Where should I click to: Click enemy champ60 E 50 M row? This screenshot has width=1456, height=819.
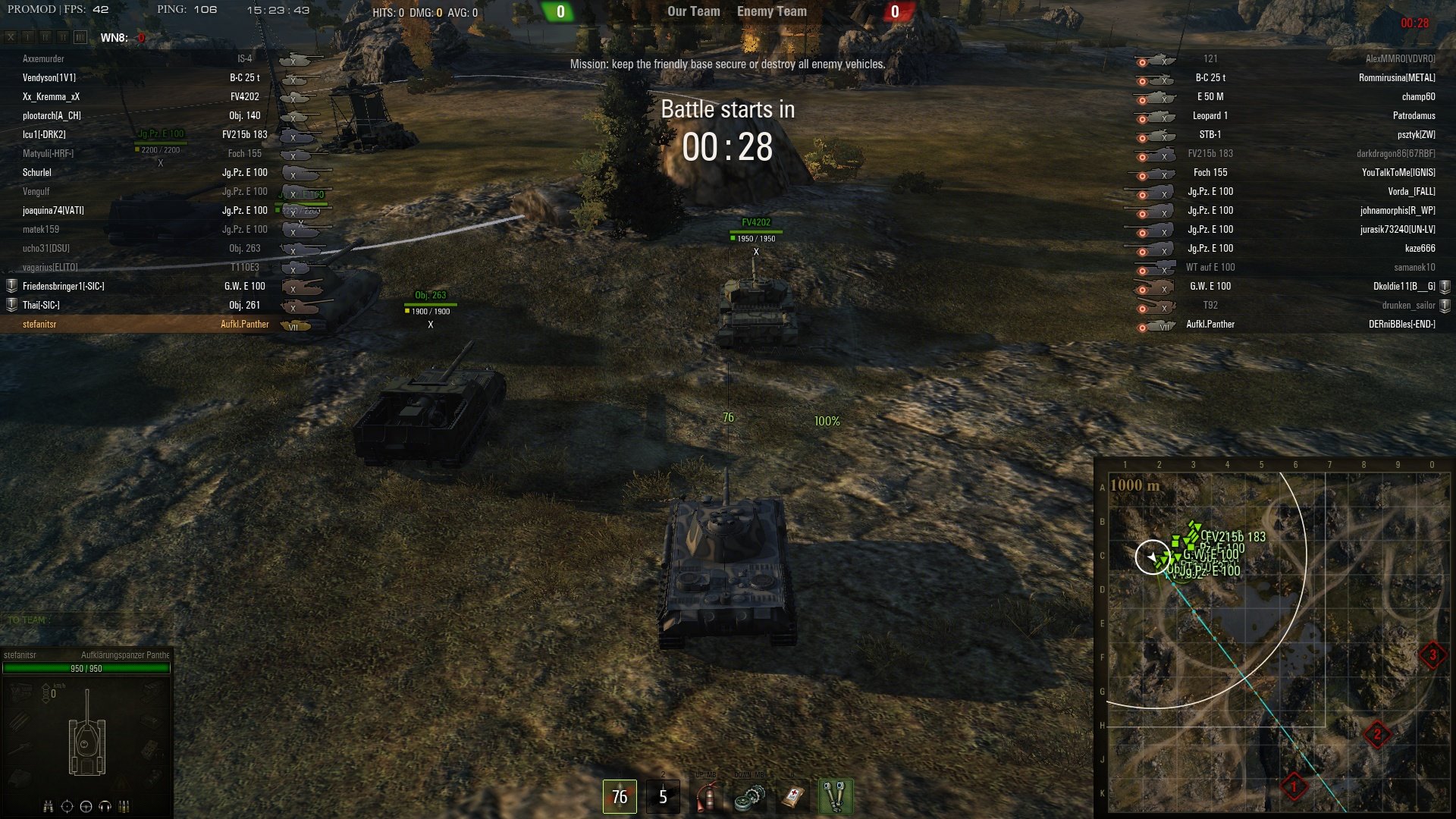[x=1289, y=97]
